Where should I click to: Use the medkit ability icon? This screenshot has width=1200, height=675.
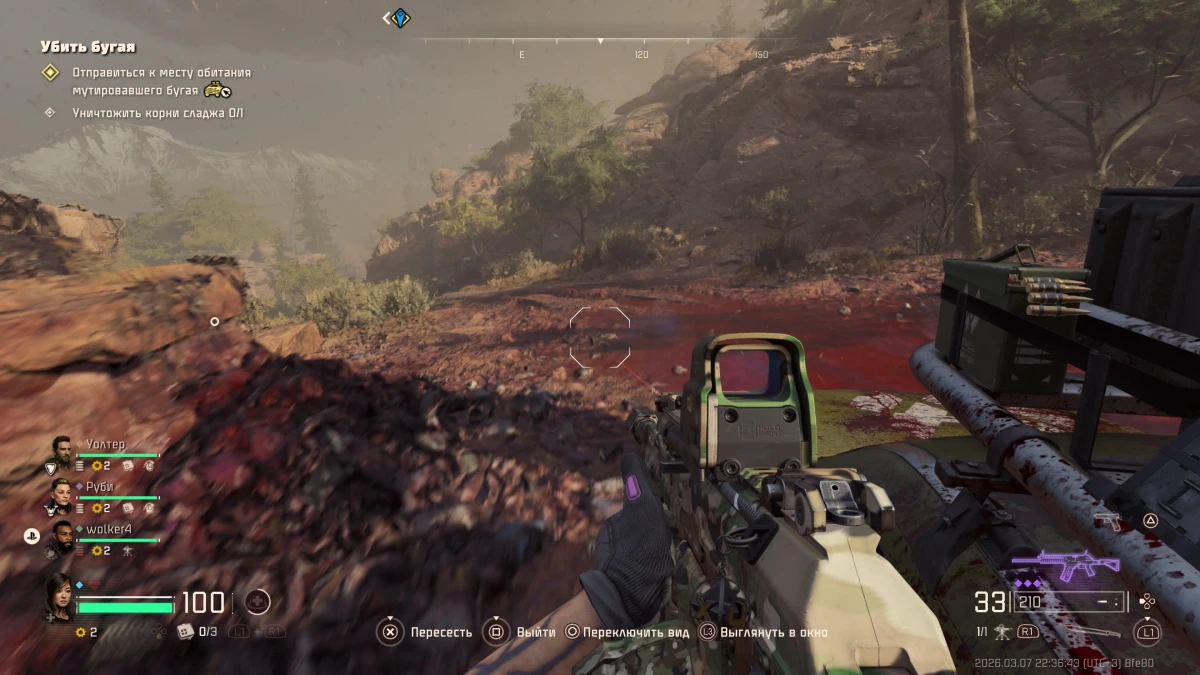(258, 602)
